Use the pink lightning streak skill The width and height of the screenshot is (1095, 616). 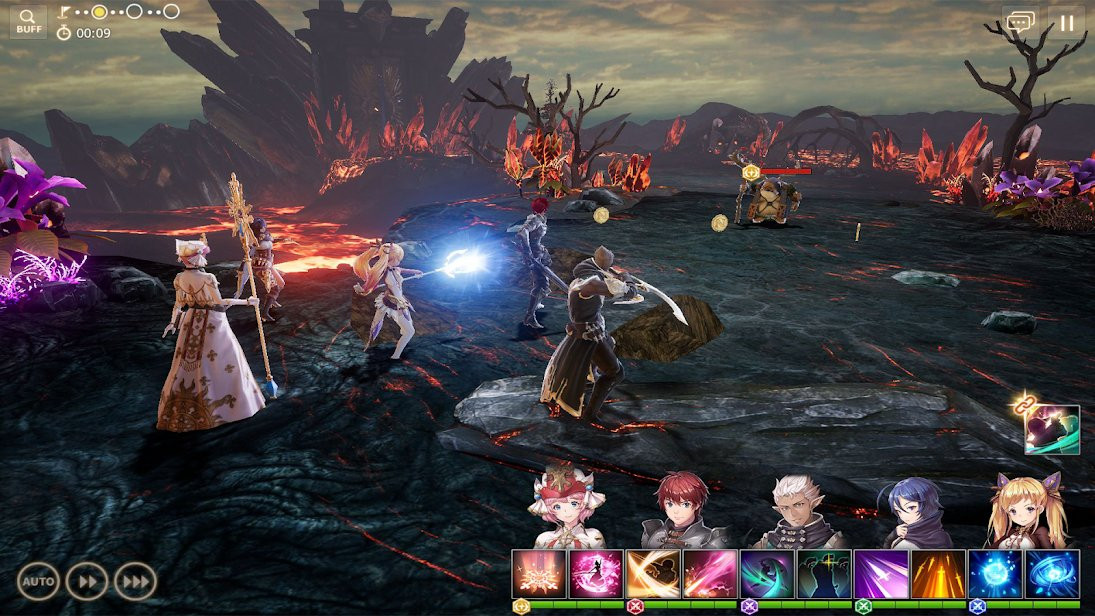pos(710,574)
